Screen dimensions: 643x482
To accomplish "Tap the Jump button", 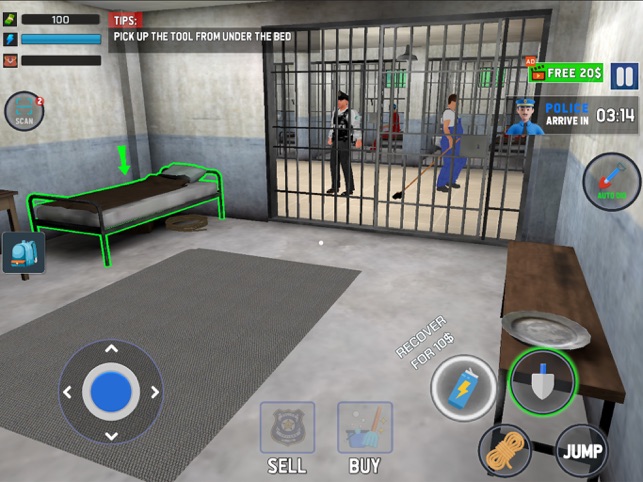I will click(x=582, y=450).
